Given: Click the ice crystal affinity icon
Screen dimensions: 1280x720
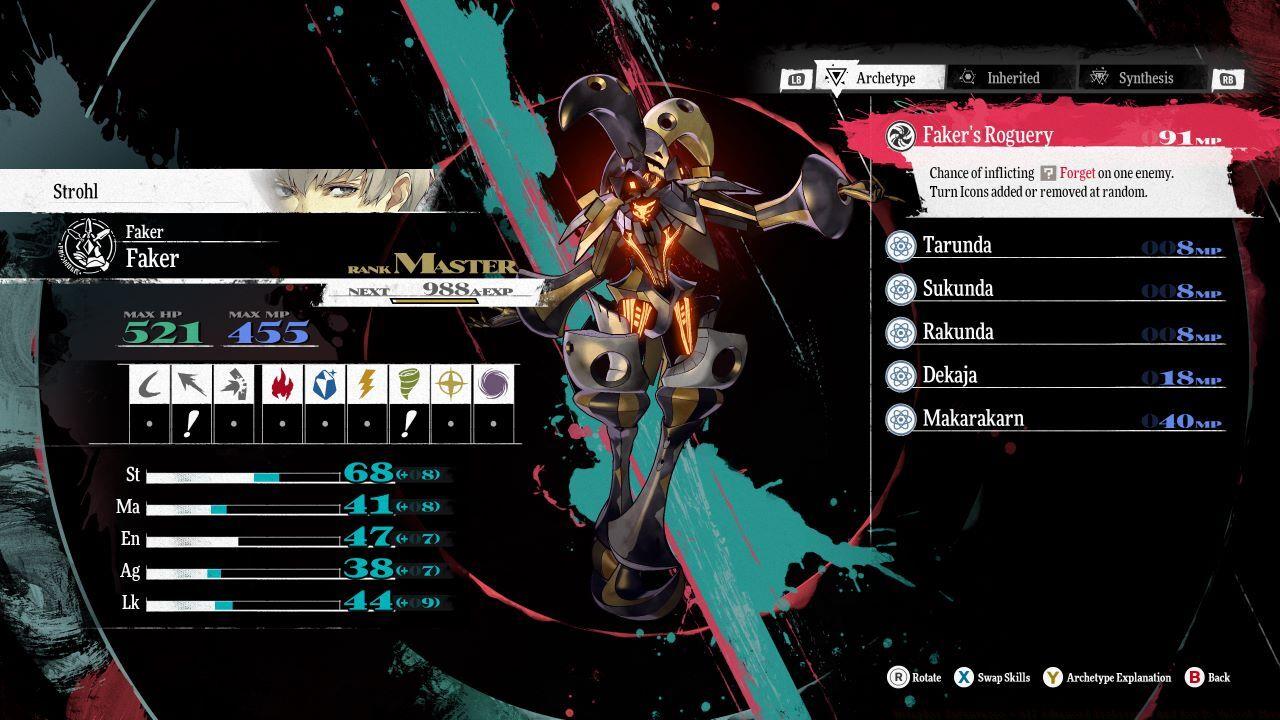Looking at the screenshot, I should click(x=325, y=384).
